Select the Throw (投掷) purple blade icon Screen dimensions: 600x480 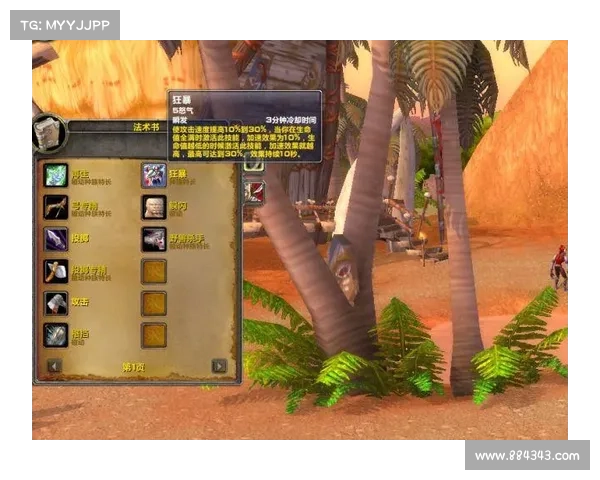point(55,239)
